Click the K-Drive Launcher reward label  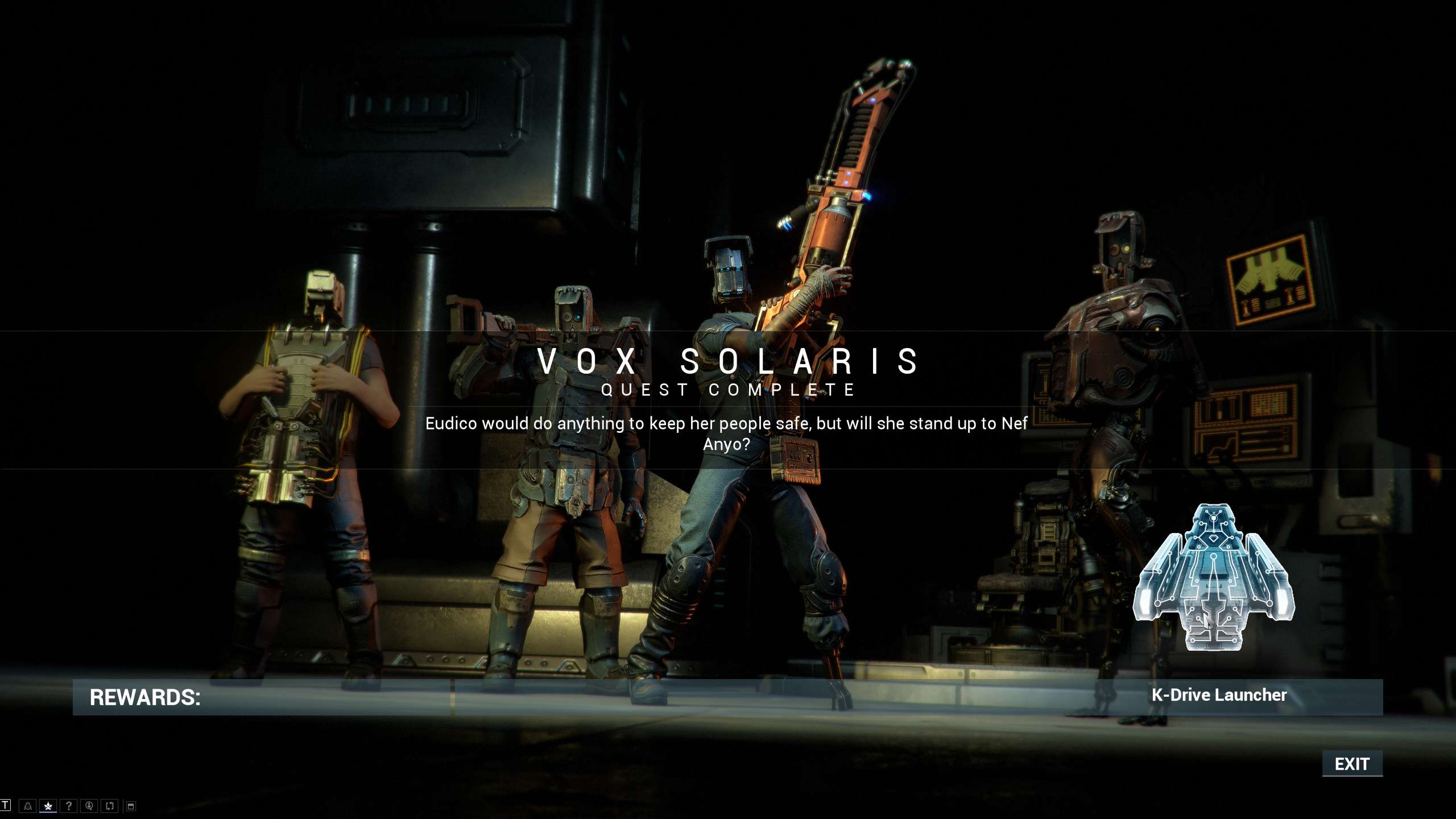(1219, 695)
